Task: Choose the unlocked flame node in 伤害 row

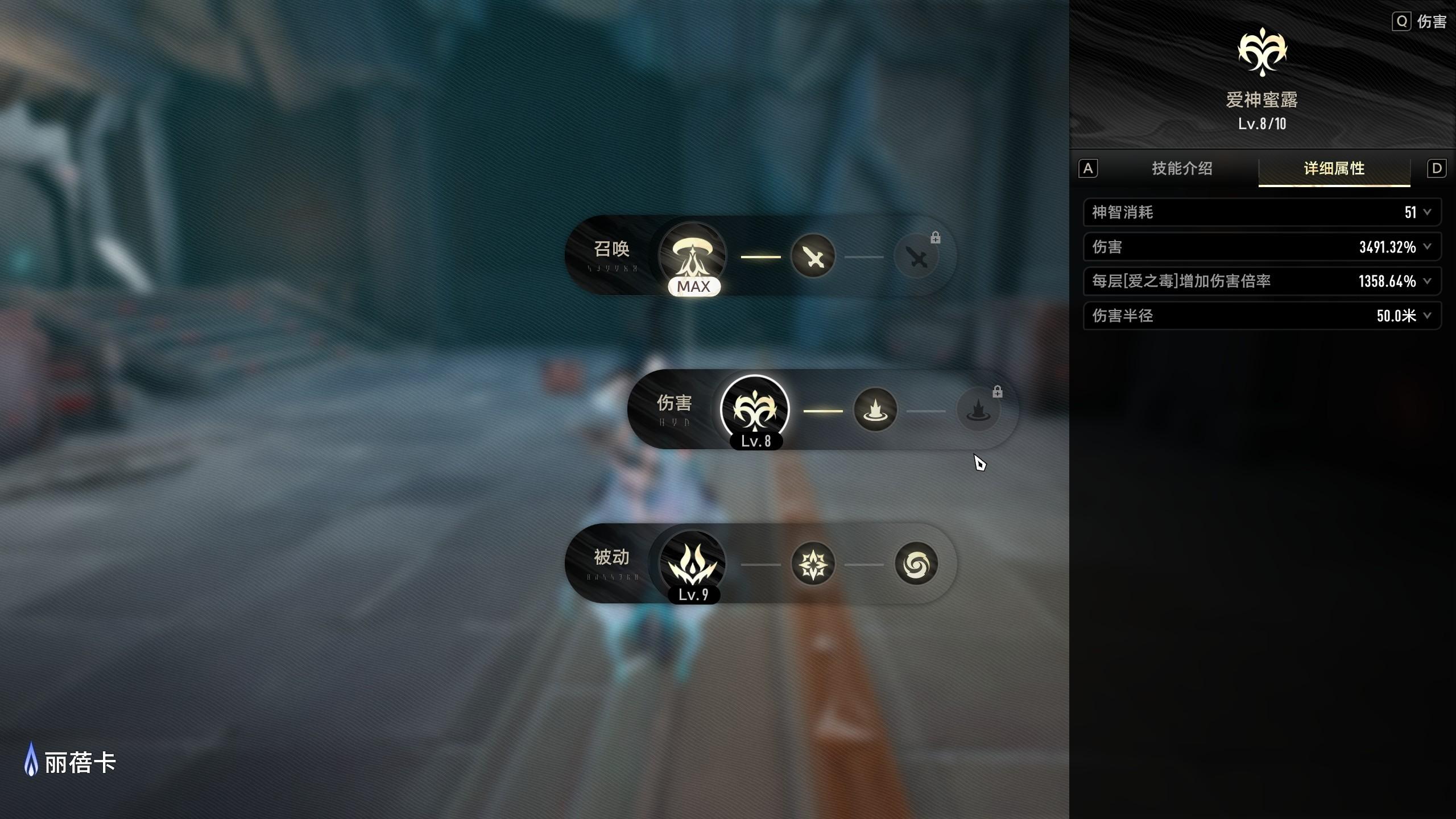Action: click(x=875, y=410)
